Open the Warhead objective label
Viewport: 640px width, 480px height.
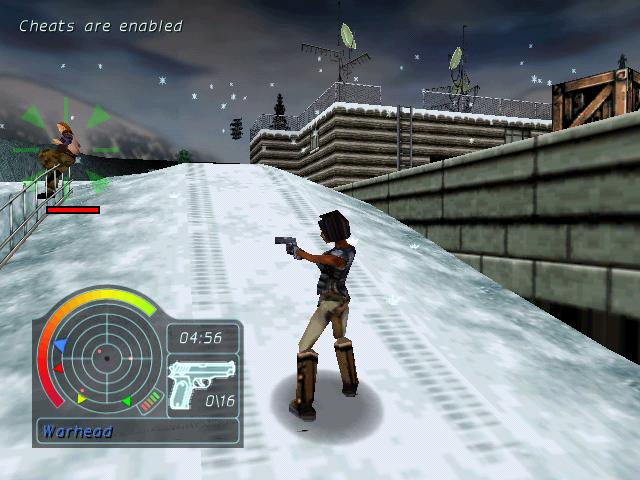coord(78,432)
